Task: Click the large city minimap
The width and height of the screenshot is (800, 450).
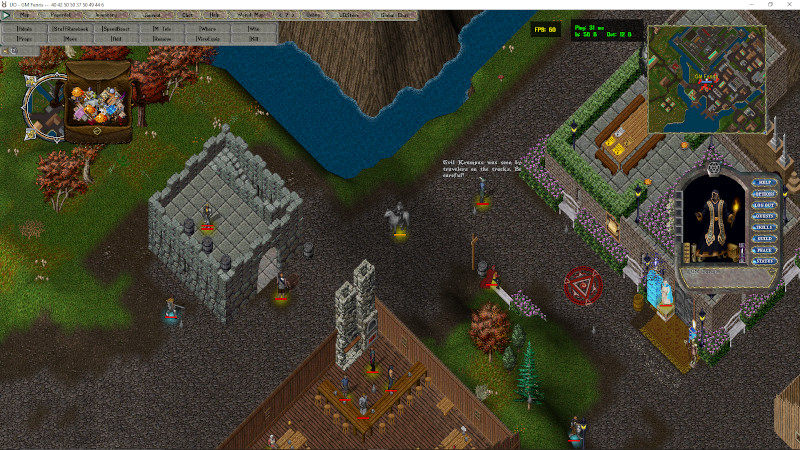Action: [707, 79]
